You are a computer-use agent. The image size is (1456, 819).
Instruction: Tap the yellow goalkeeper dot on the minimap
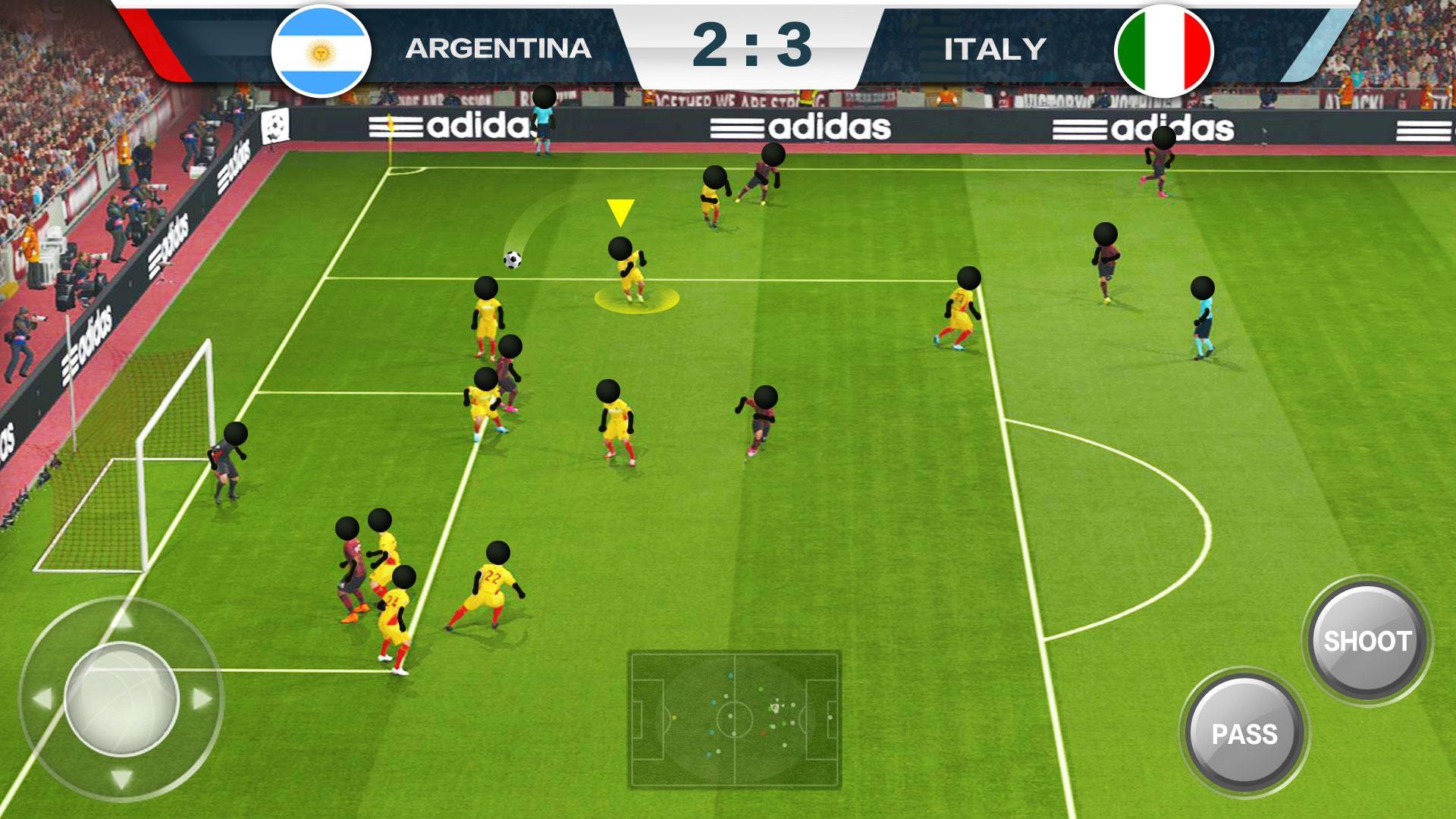click(675, 717)
